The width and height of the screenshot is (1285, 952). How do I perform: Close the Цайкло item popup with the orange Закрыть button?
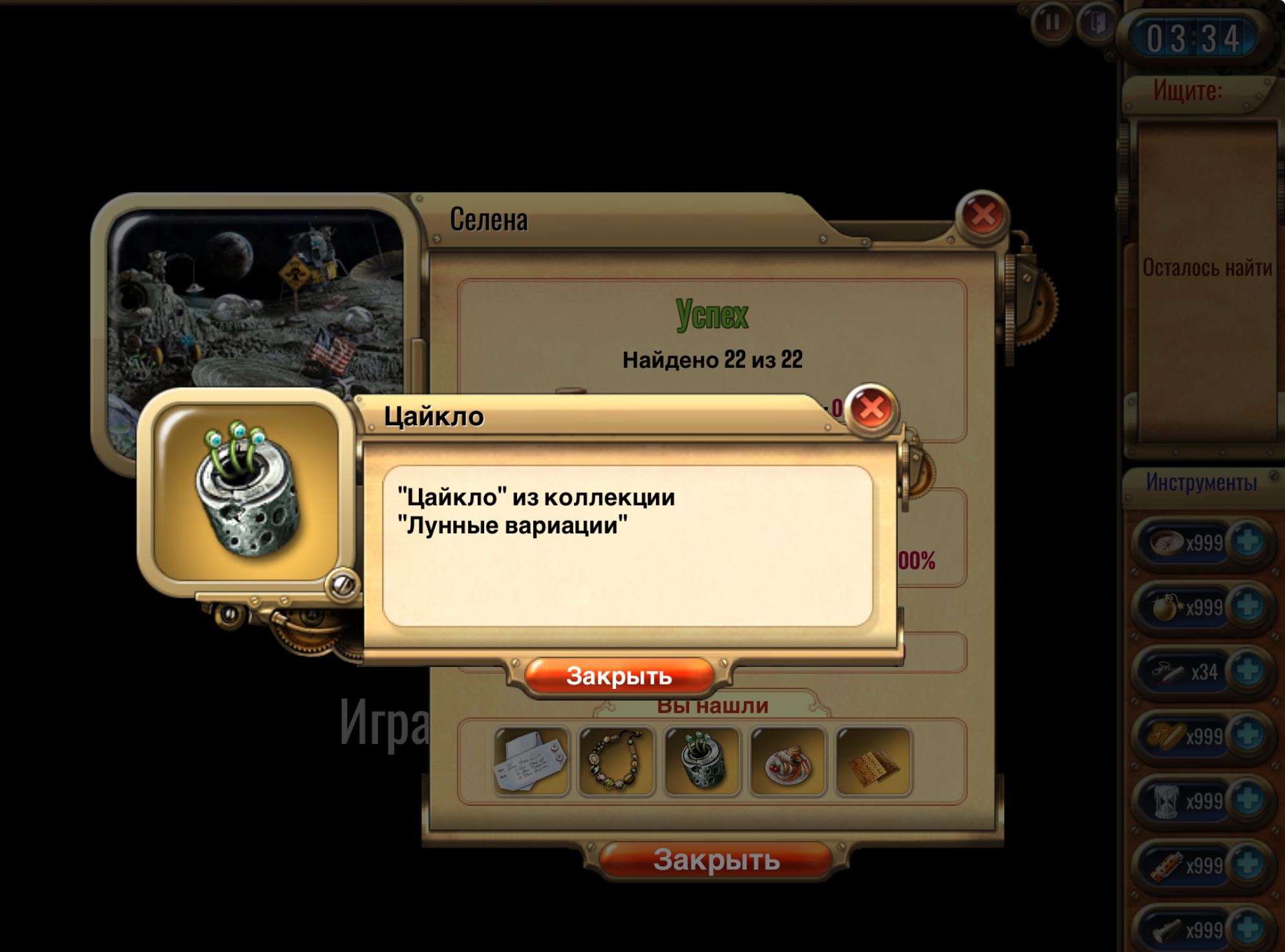click(x=619, y=676)
